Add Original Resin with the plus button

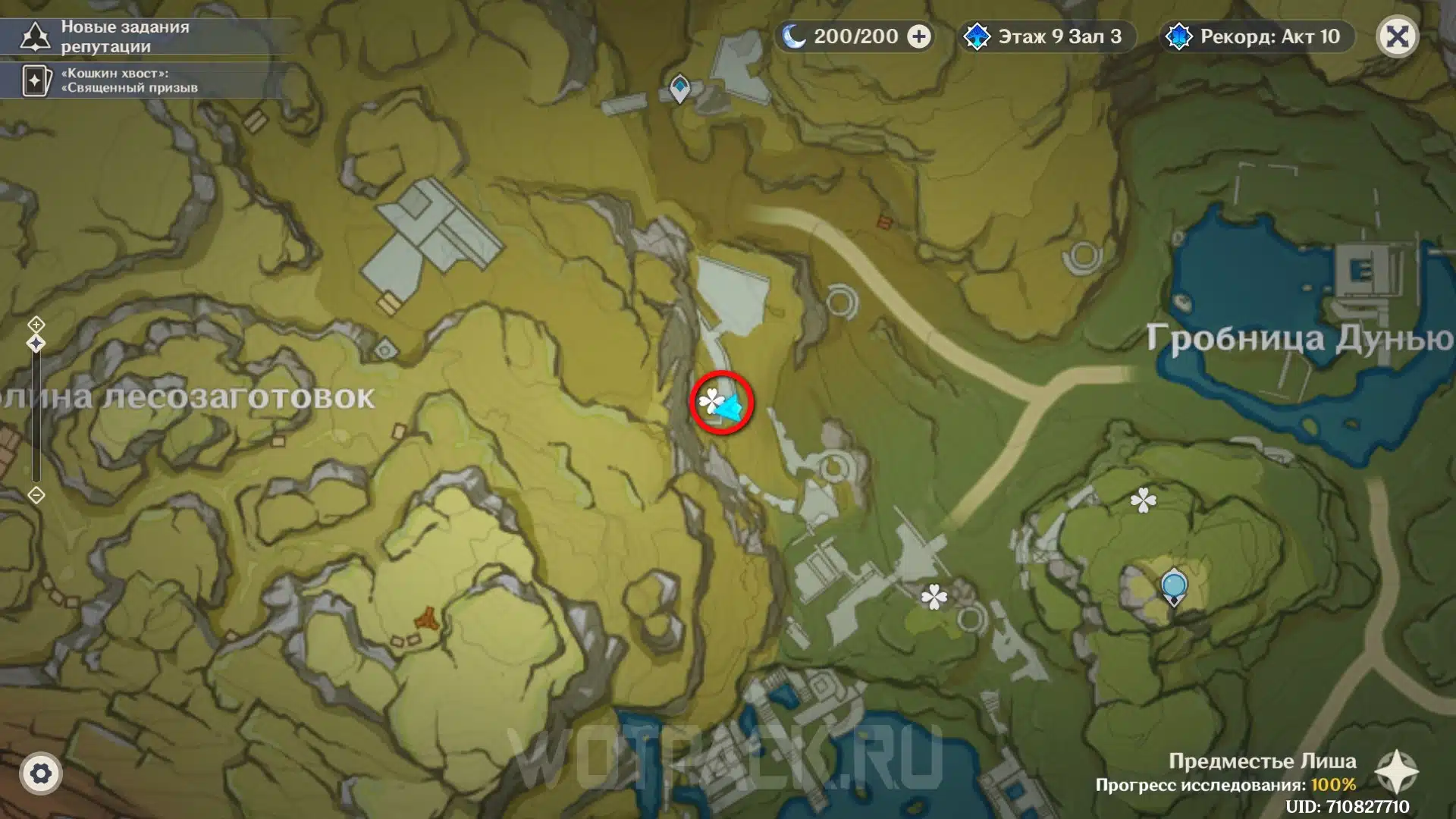coord(919,36)
